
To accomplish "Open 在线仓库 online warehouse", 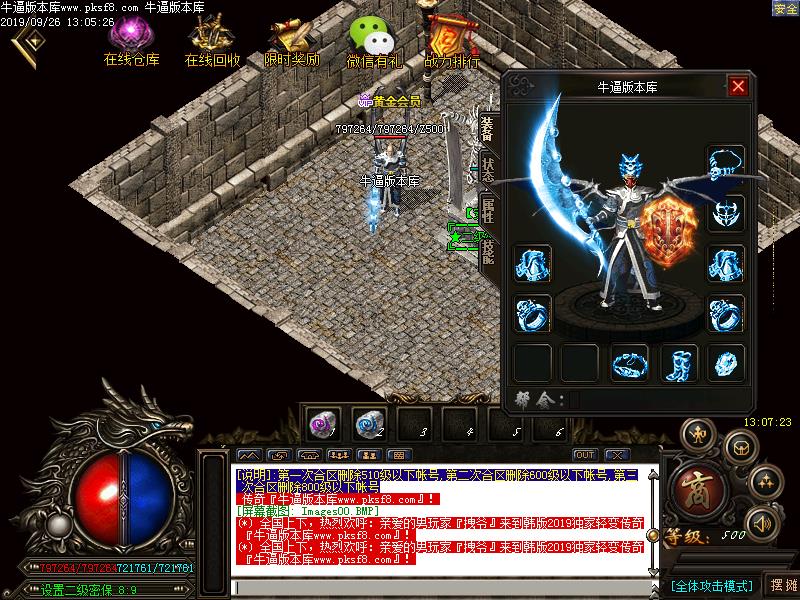I will (131, 41).
